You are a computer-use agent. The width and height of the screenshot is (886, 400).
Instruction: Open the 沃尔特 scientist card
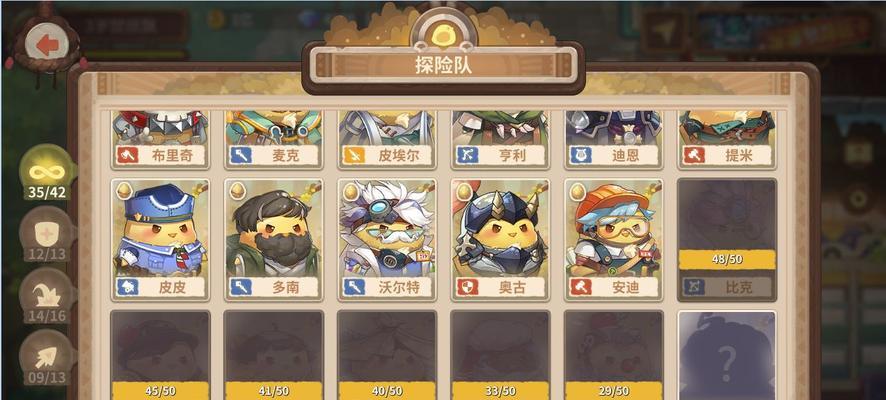click(386, 238)
